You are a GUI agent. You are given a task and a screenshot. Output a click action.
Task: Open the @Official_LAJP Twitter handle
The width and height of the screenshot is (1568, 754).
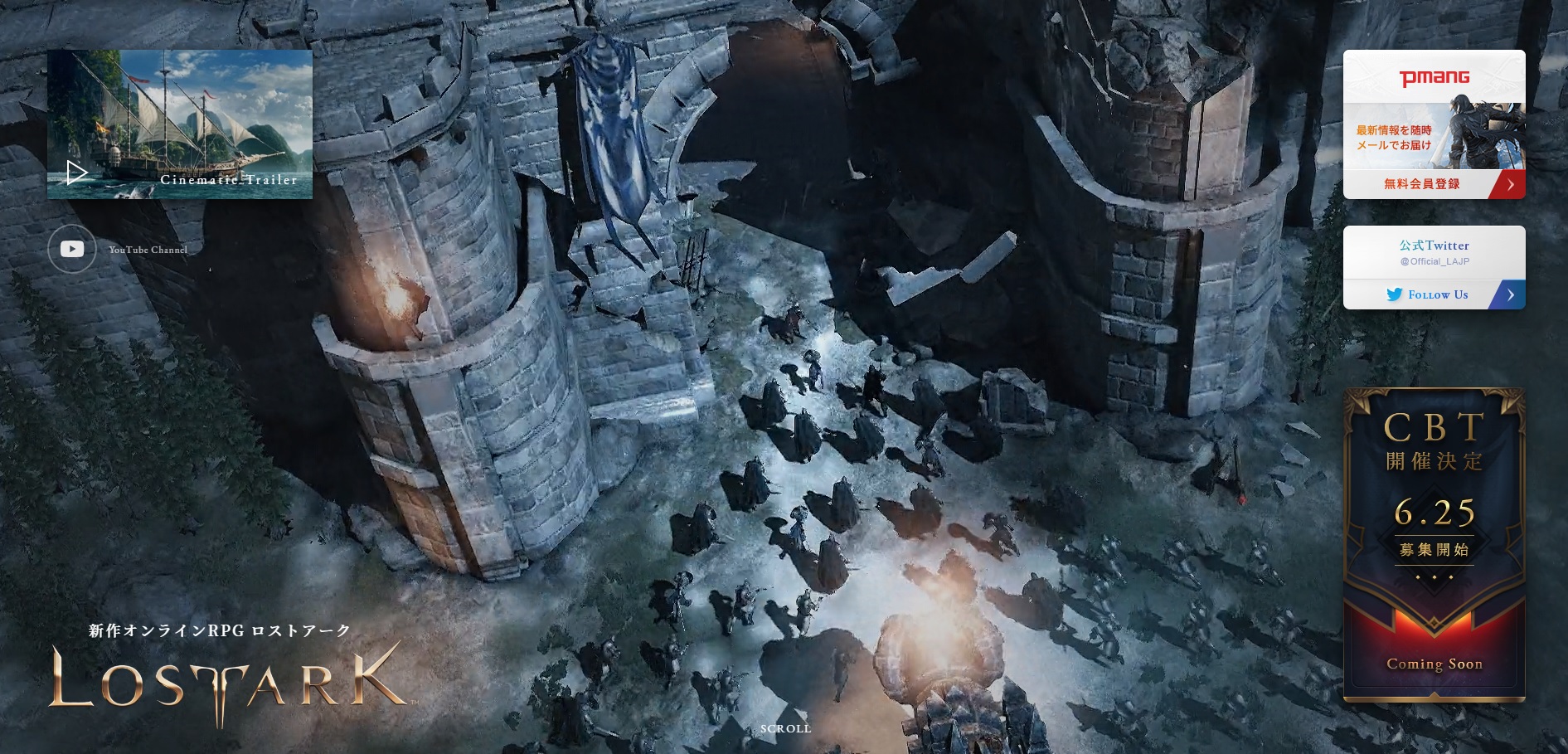click(x=1434, y=261)
